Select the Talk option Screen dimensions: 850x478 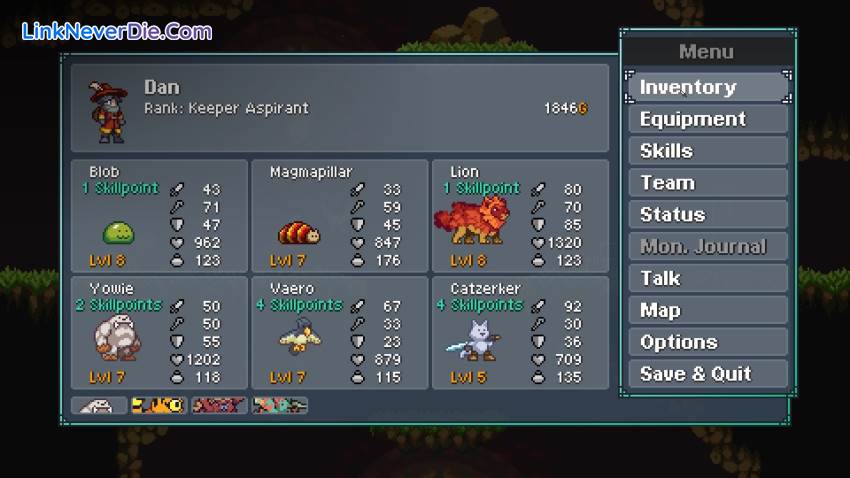pos(708,278)
